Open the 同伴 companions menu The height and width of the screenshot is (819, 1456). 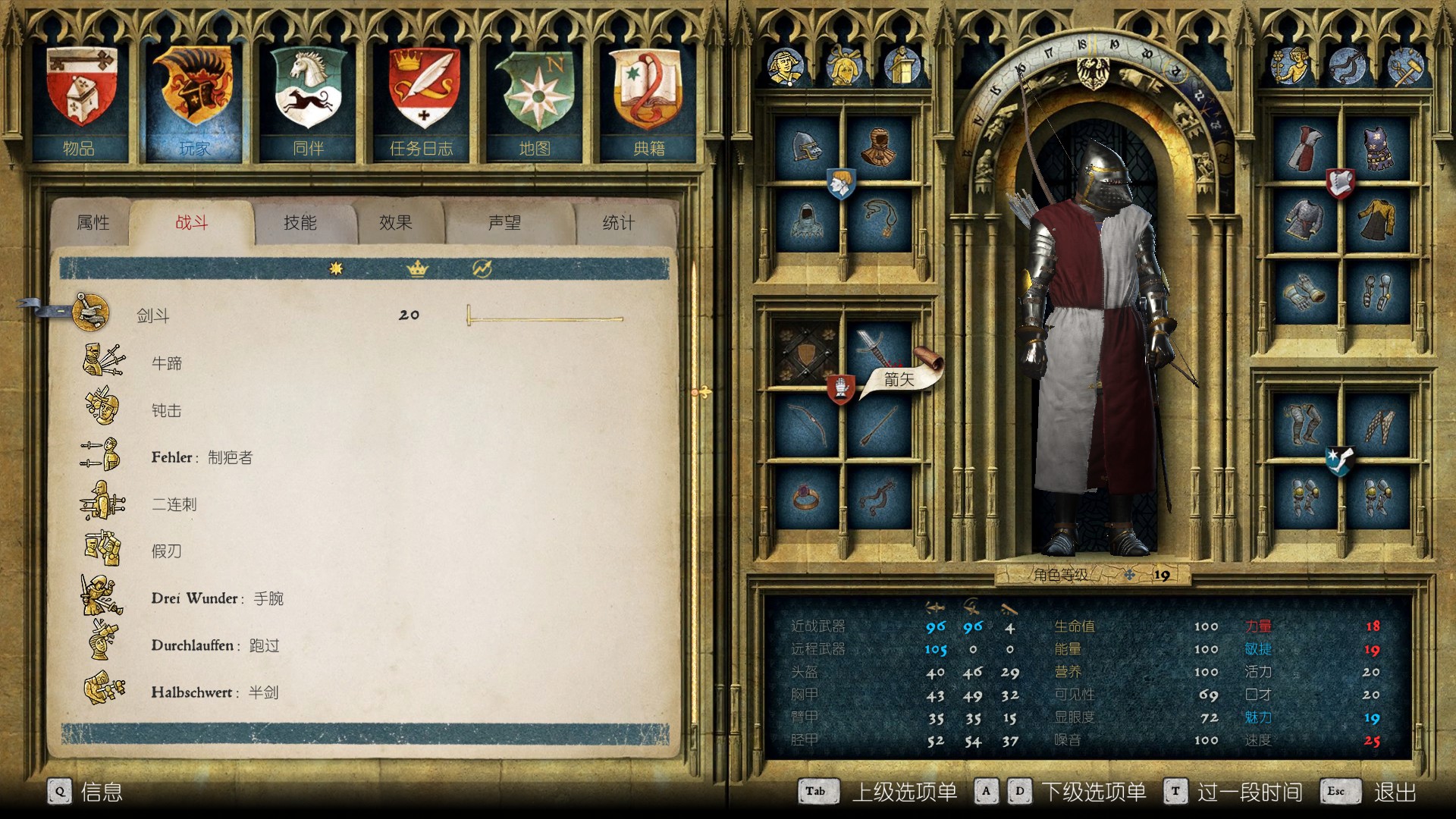click(308, 102)
